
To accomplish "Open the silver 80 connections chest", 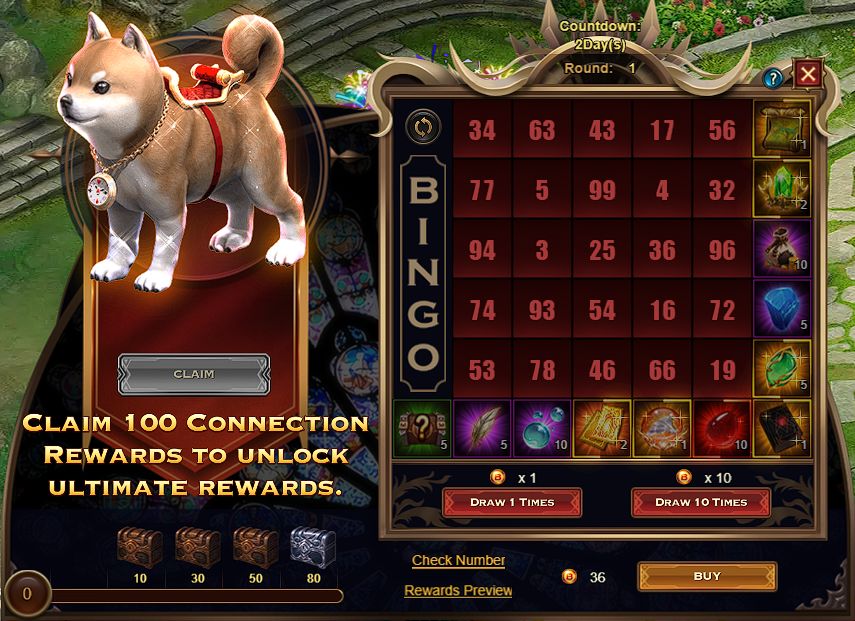I will [313, 548].
